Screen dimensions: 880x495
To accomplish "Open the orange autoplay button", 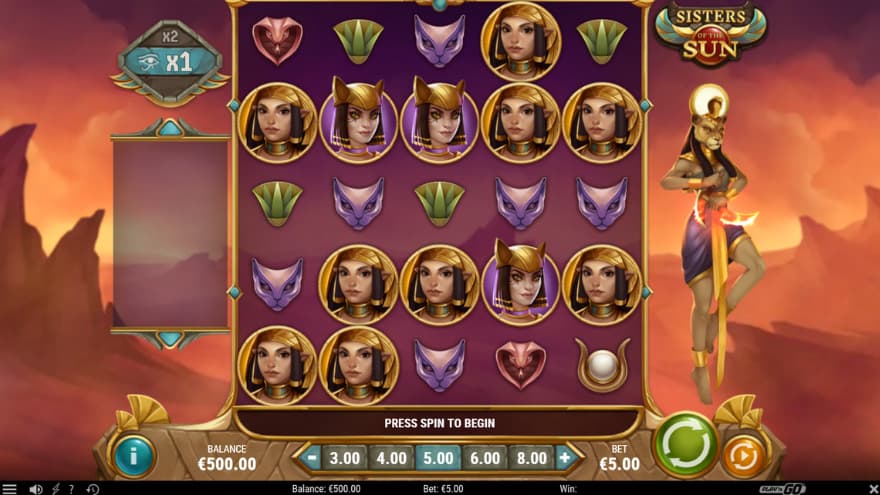I will tap(743, 456).
